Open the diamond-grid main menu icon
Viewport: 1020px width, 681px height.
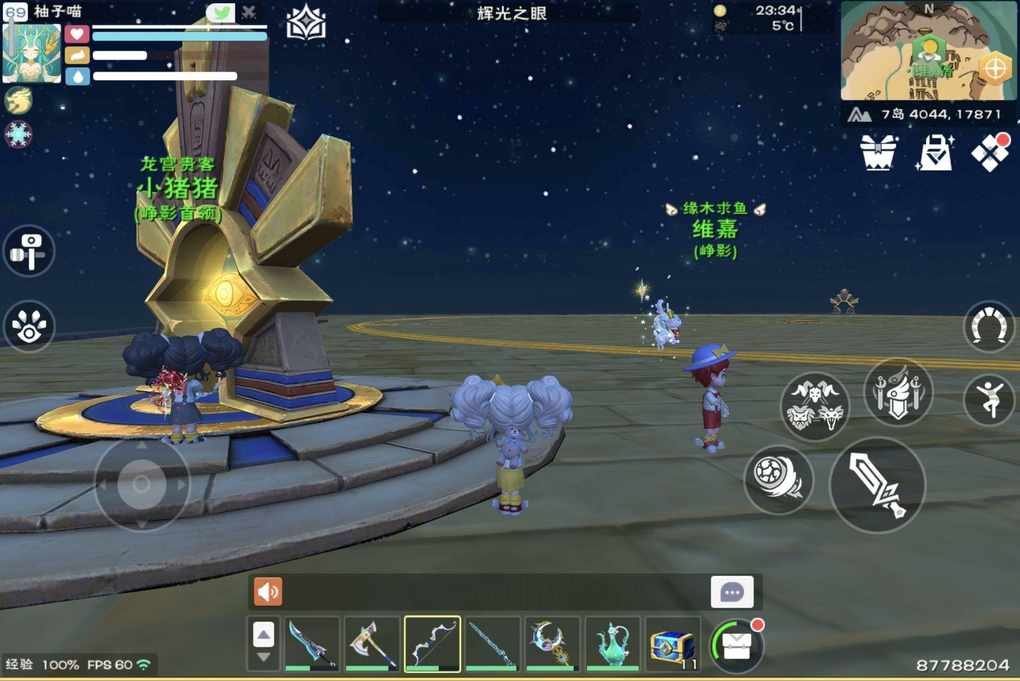pos(990,151)
